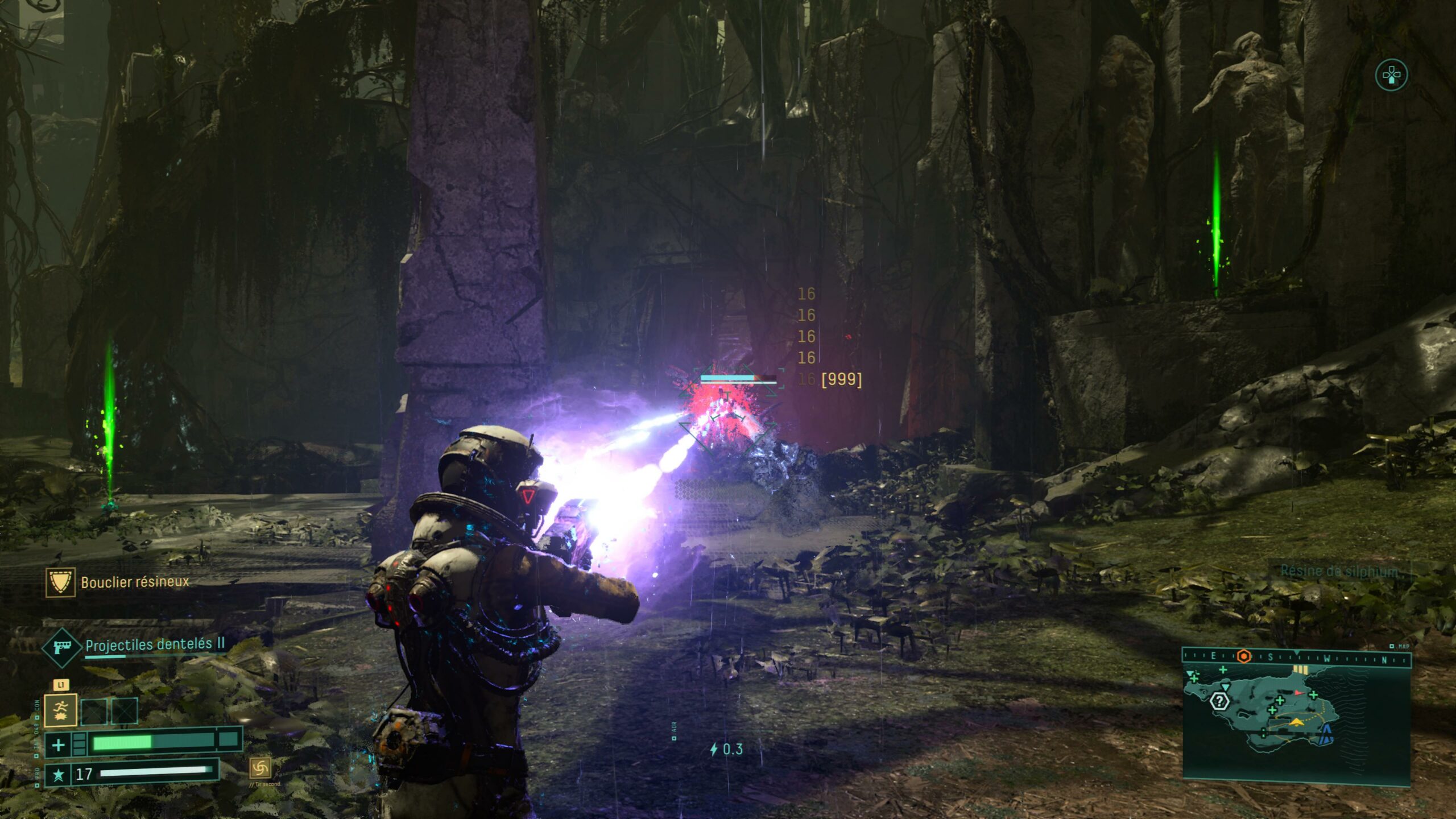Select the blue gate marker on minimap
The width and height of the screenshot is (1456, 819).
(1327, 734)
